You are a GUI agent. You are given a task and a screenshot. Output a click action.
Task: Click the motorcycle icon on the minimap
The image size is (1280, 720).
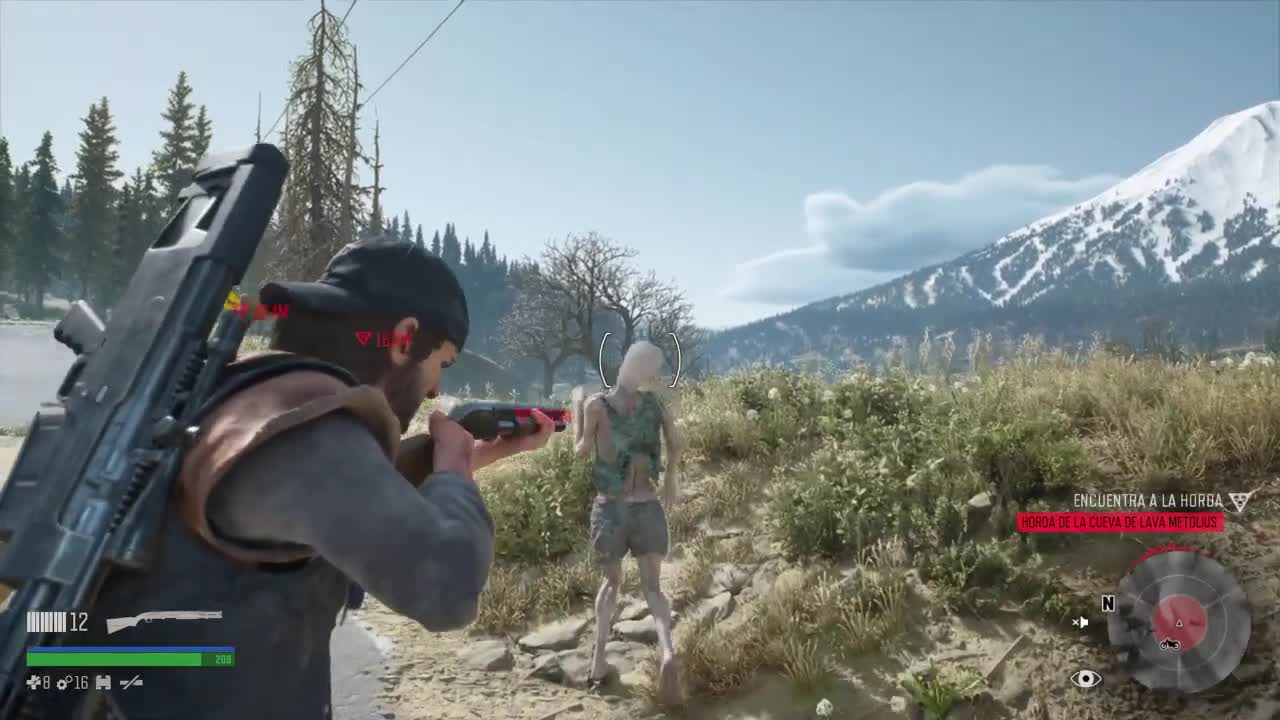1170,644
